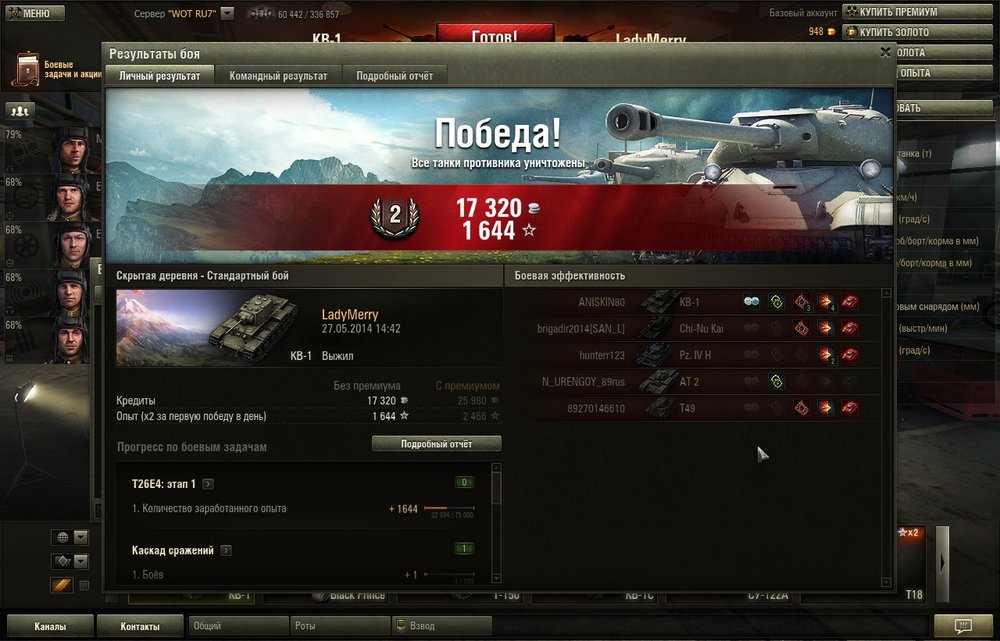Expand the T26E4: этап 1 mission

(208, 484)
